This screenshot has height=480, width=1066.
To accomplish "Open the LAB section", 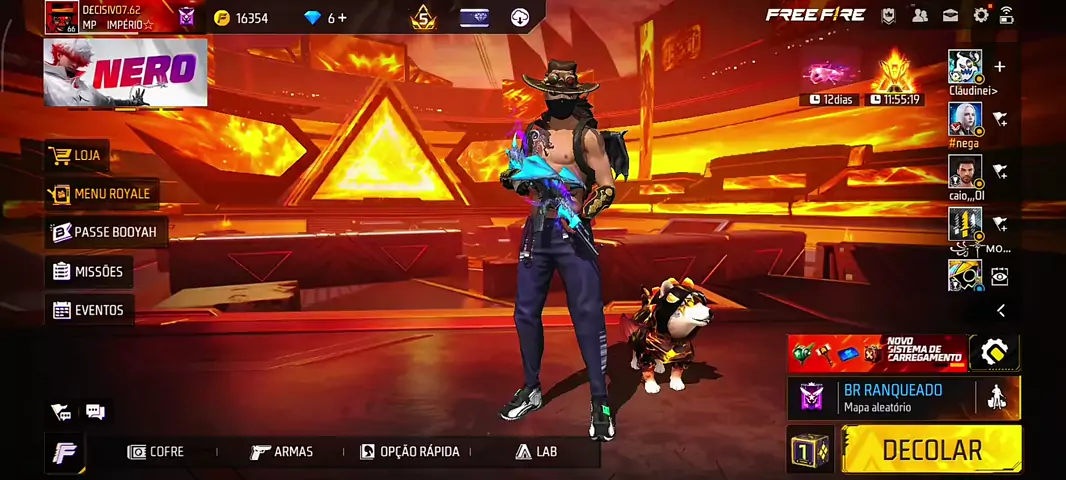I will (x=536, y=452).
